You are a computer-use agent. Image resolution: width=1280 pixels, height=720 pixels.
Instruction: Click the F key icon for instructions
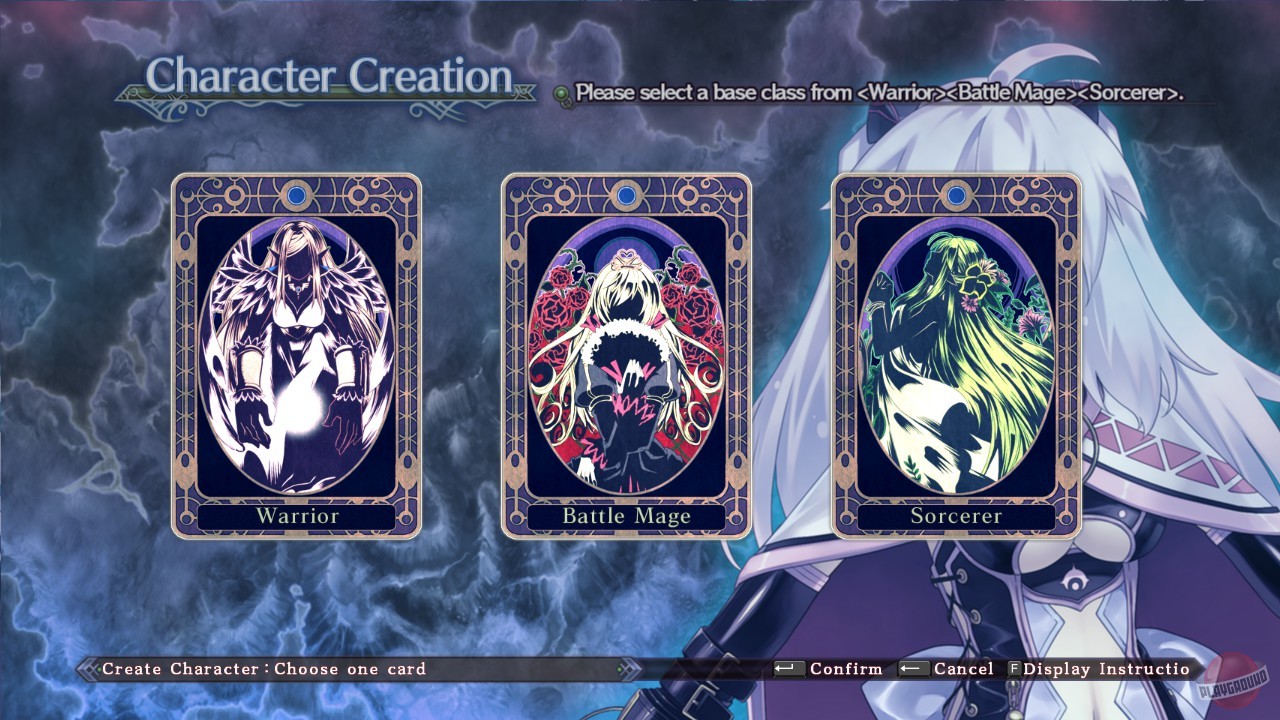1015,669
